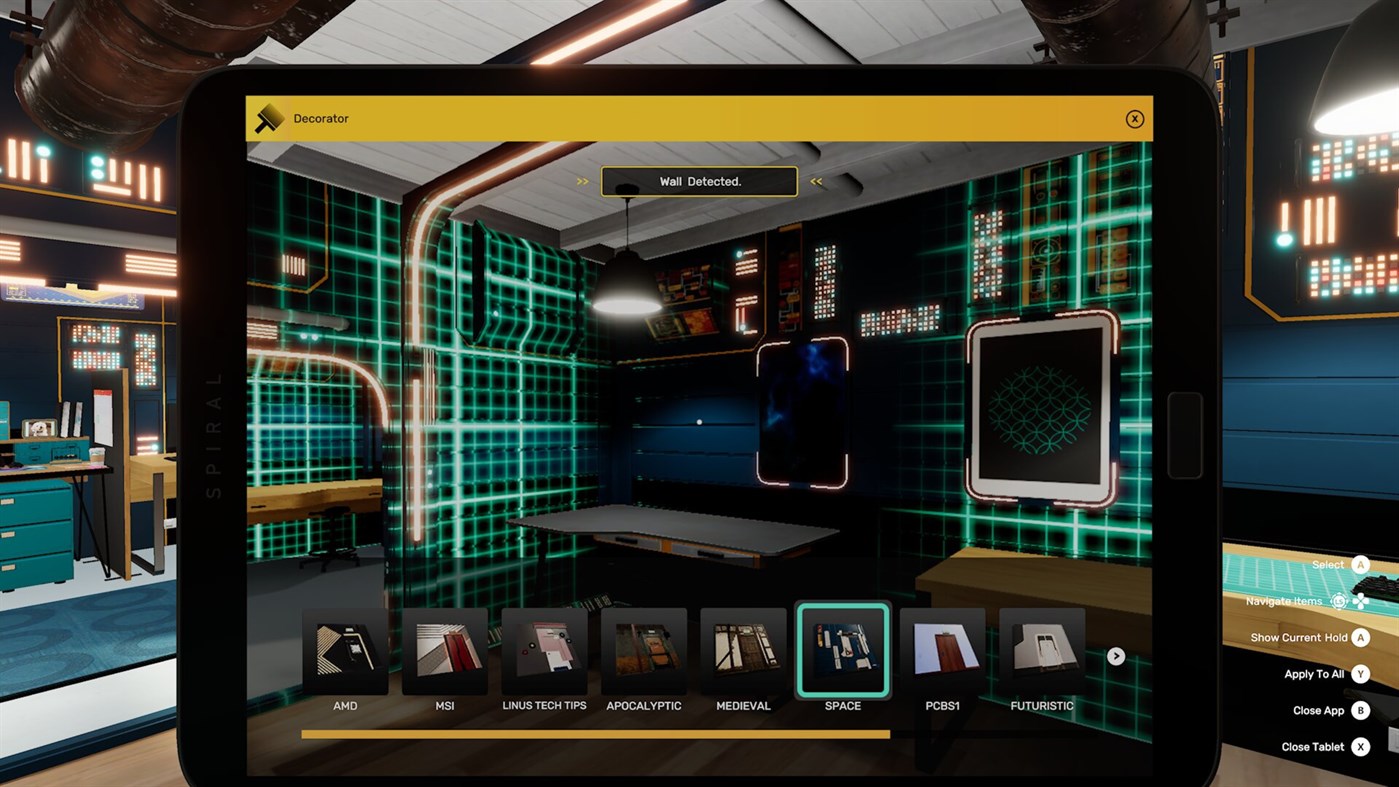
Task: Choose the Futuristic wall theme
Action: click(1042, 649)
